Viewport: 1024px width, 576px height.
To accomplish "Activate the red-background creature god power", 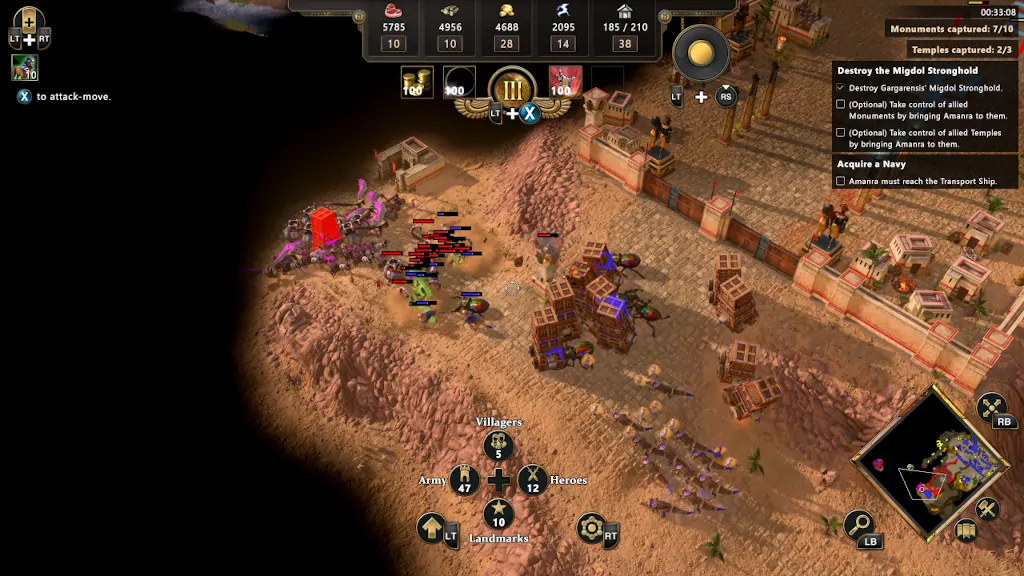I will click(564, 83).
